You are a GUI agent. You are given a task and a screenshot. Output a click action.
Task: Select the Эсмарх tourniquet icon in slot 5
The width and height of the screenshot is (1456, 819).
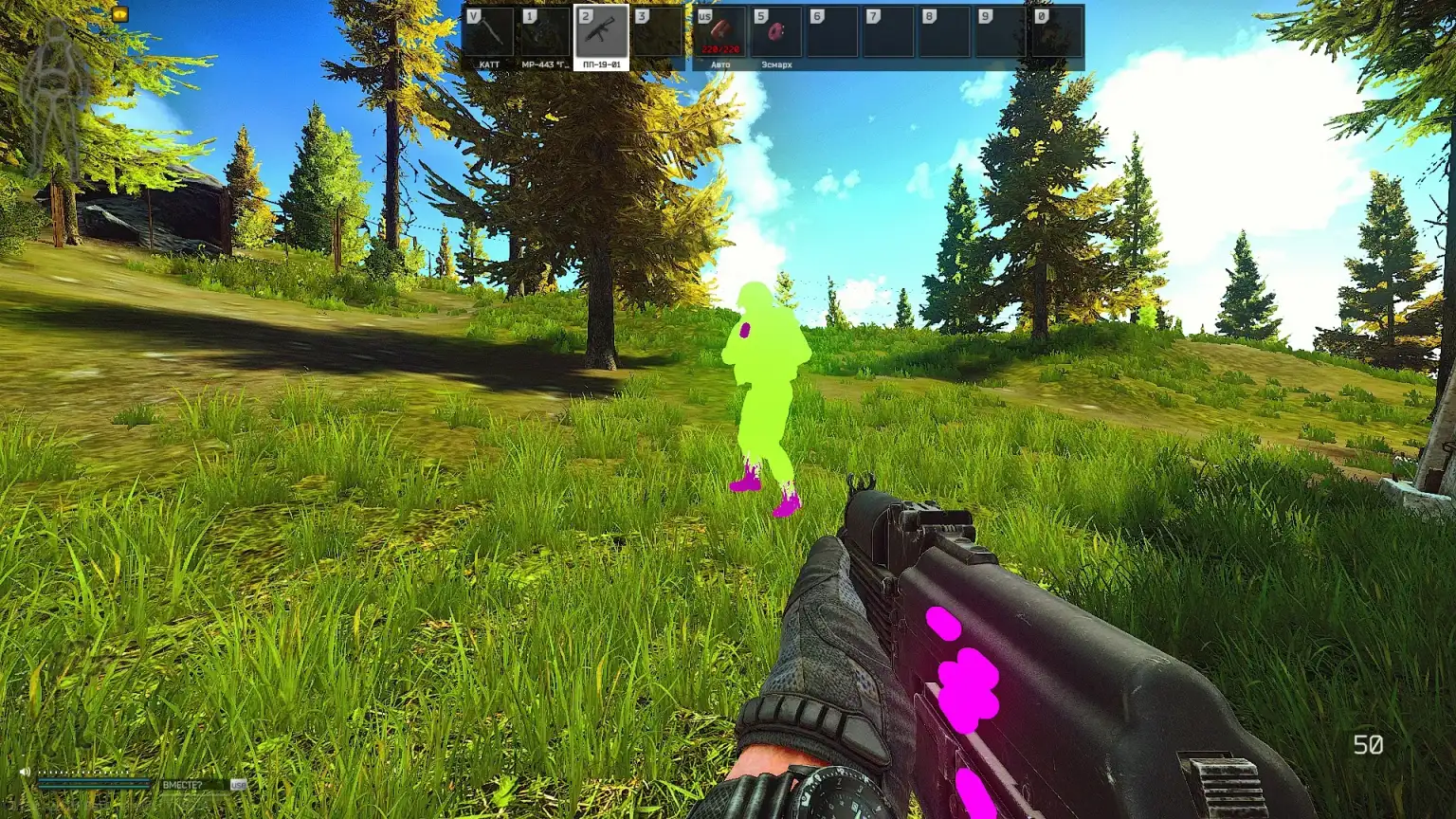(774, 31)
